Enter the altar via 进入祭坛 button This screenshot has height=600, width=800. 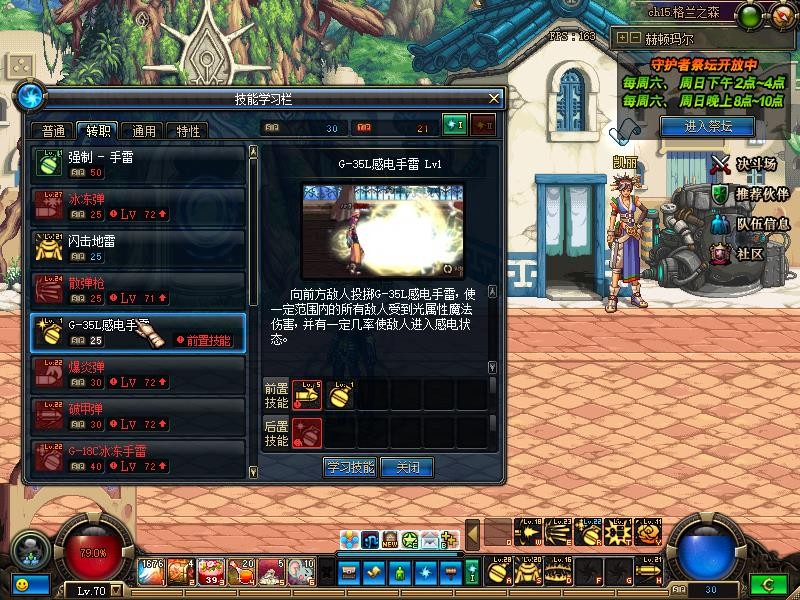point(708,126)
